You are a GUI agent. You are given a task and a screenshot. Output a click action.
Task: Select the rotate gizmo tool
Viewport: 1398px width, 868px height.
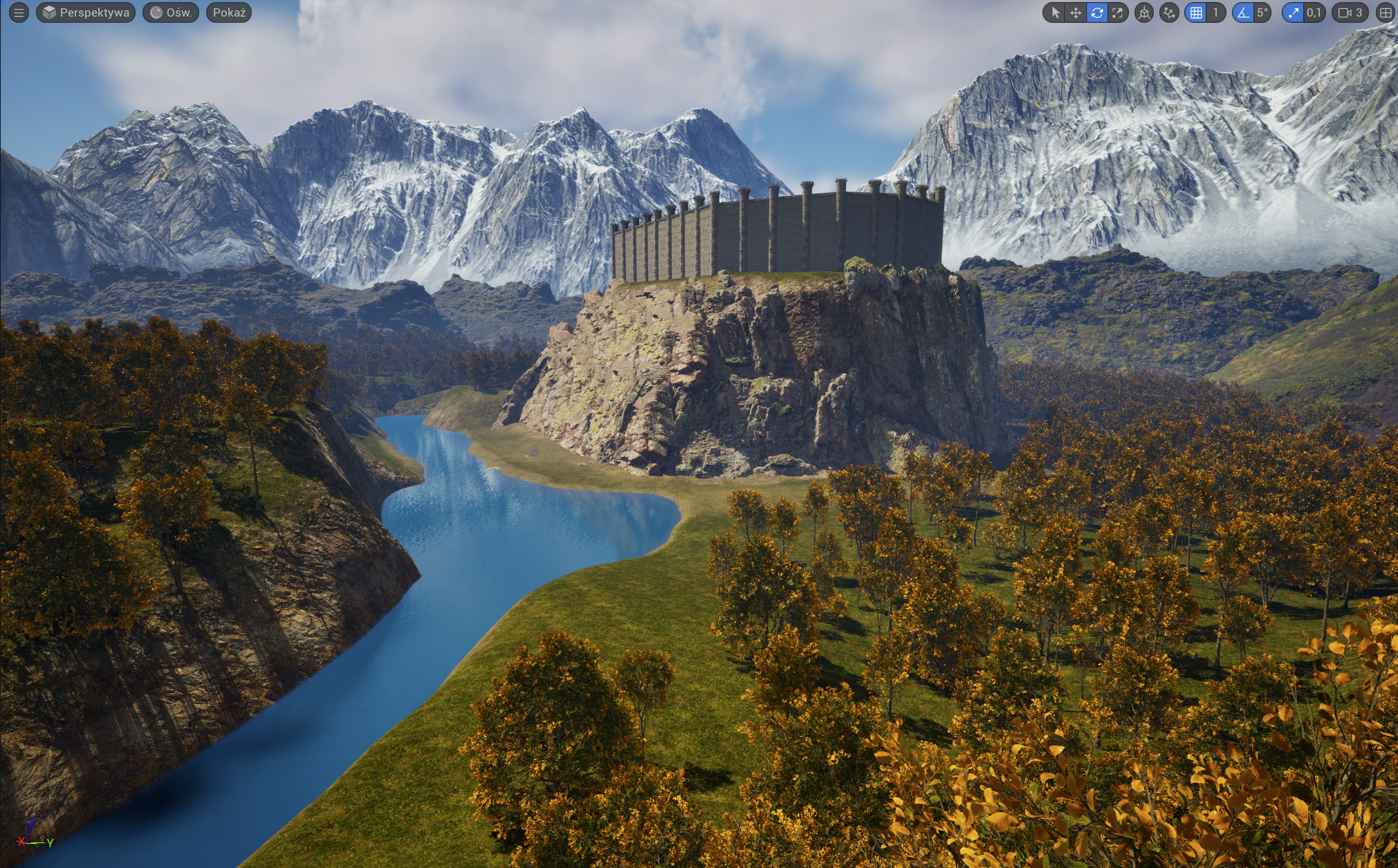click(x=1096, y=12)
